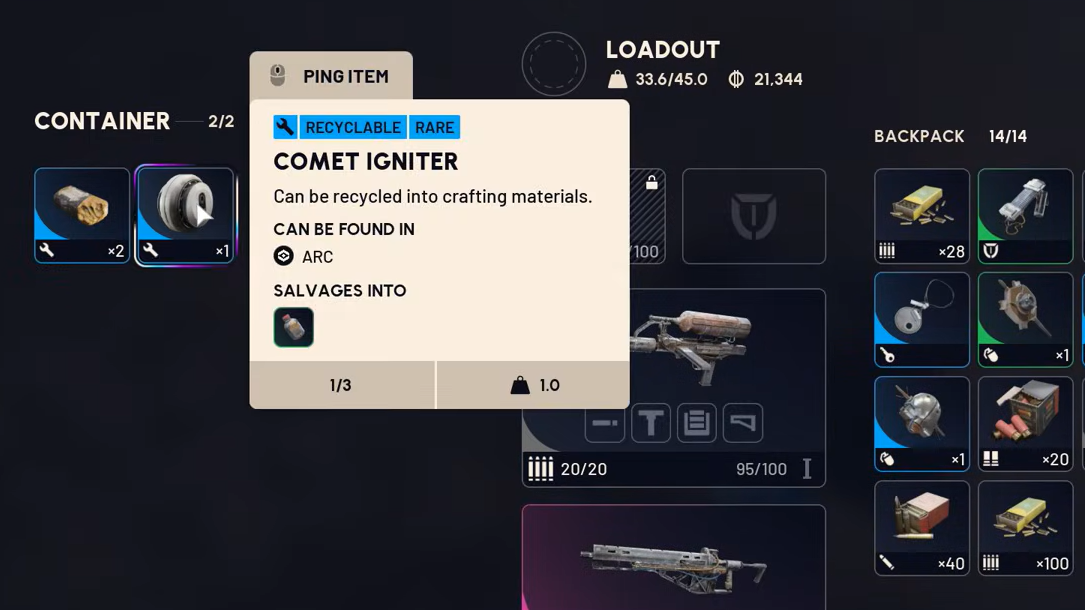Select the empty shield equipment slot

pos(754,216)
